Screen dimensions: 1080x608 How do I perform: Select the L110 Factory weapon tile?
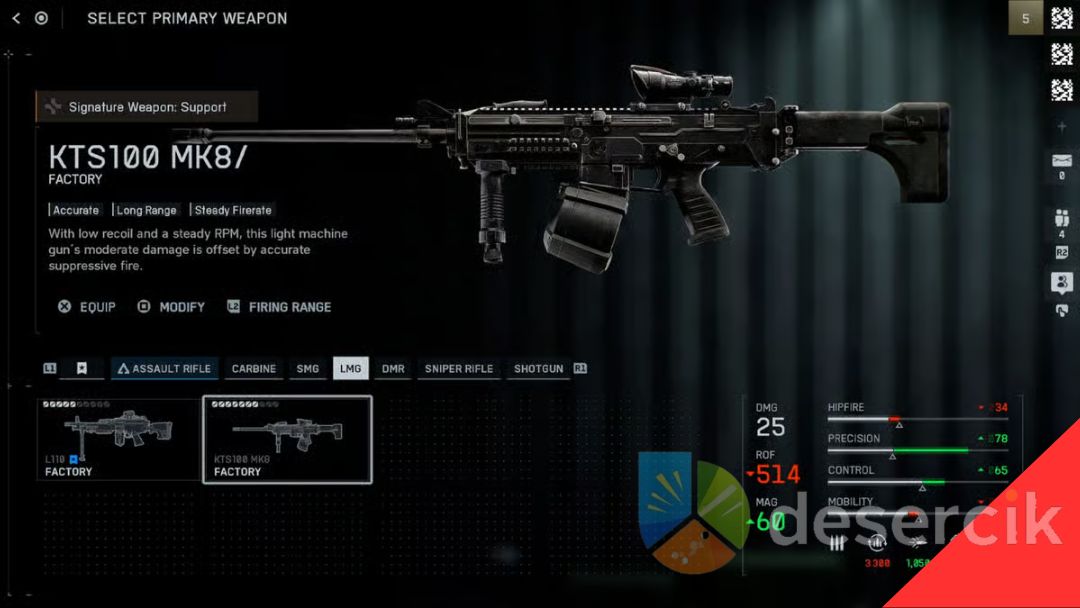click(119, 440)
